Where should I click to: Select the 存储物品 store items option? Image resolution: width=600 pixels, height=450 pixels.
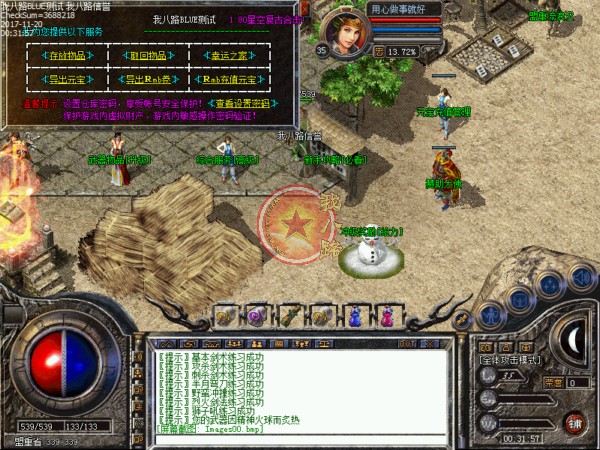(67, 56)
